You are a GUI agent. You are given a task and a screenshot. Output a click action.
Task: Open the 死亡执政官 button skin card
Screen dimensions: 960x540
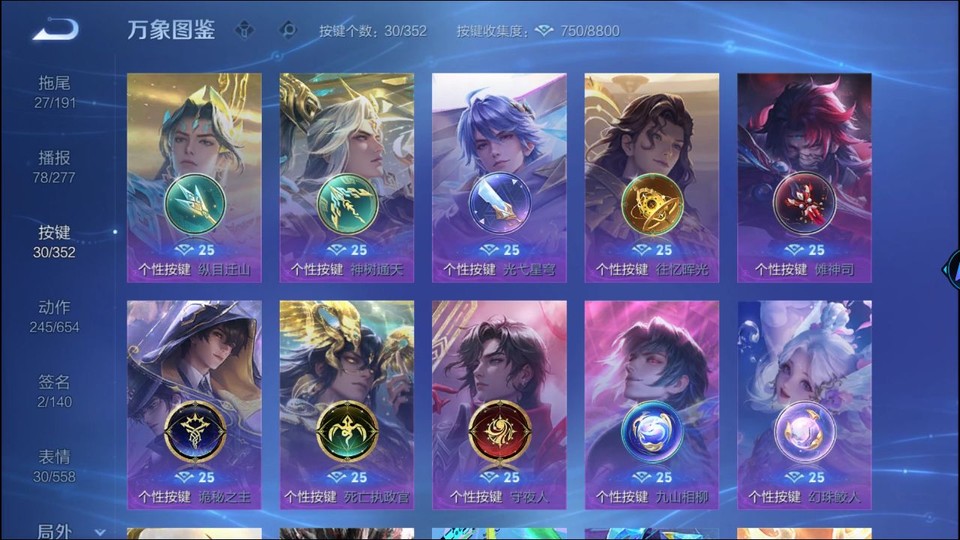click(x=347, y=404)
